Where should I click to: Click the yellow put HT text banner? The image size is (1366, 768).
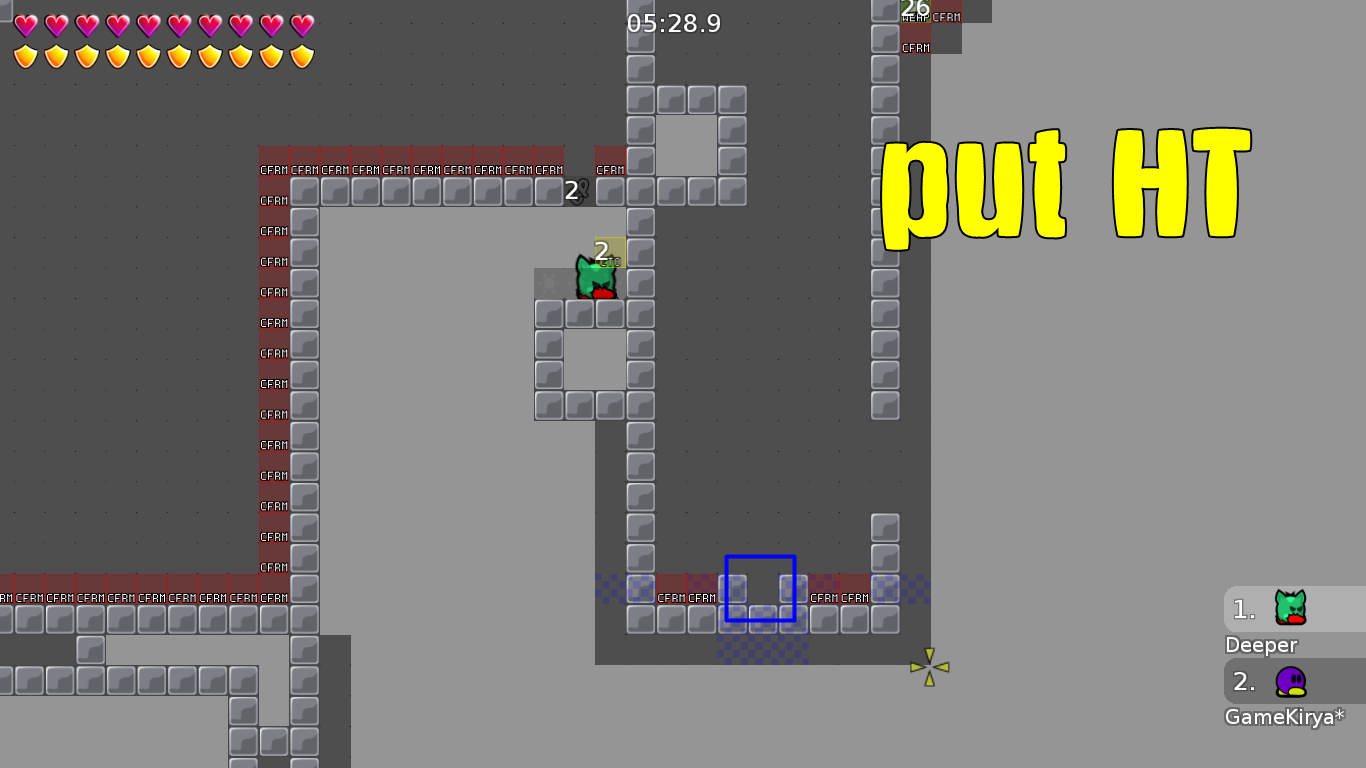click(1066, 185)
